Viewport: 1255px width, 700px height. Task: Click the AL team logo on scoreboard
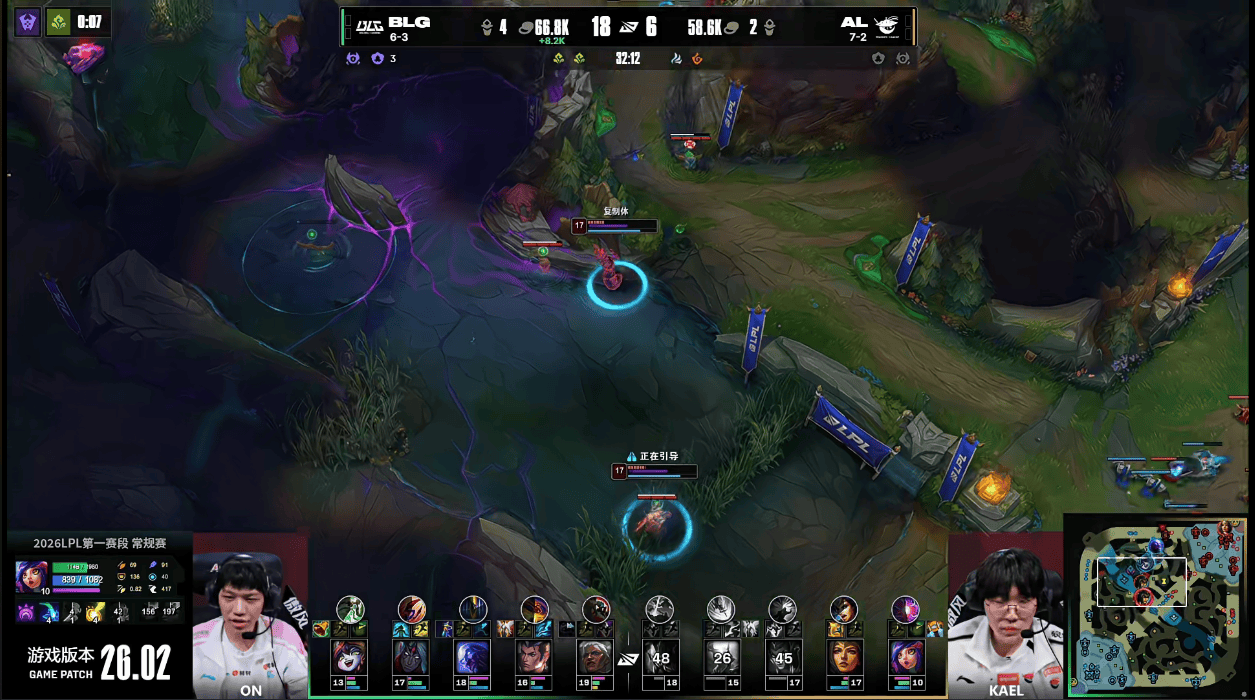click(886, 26)
